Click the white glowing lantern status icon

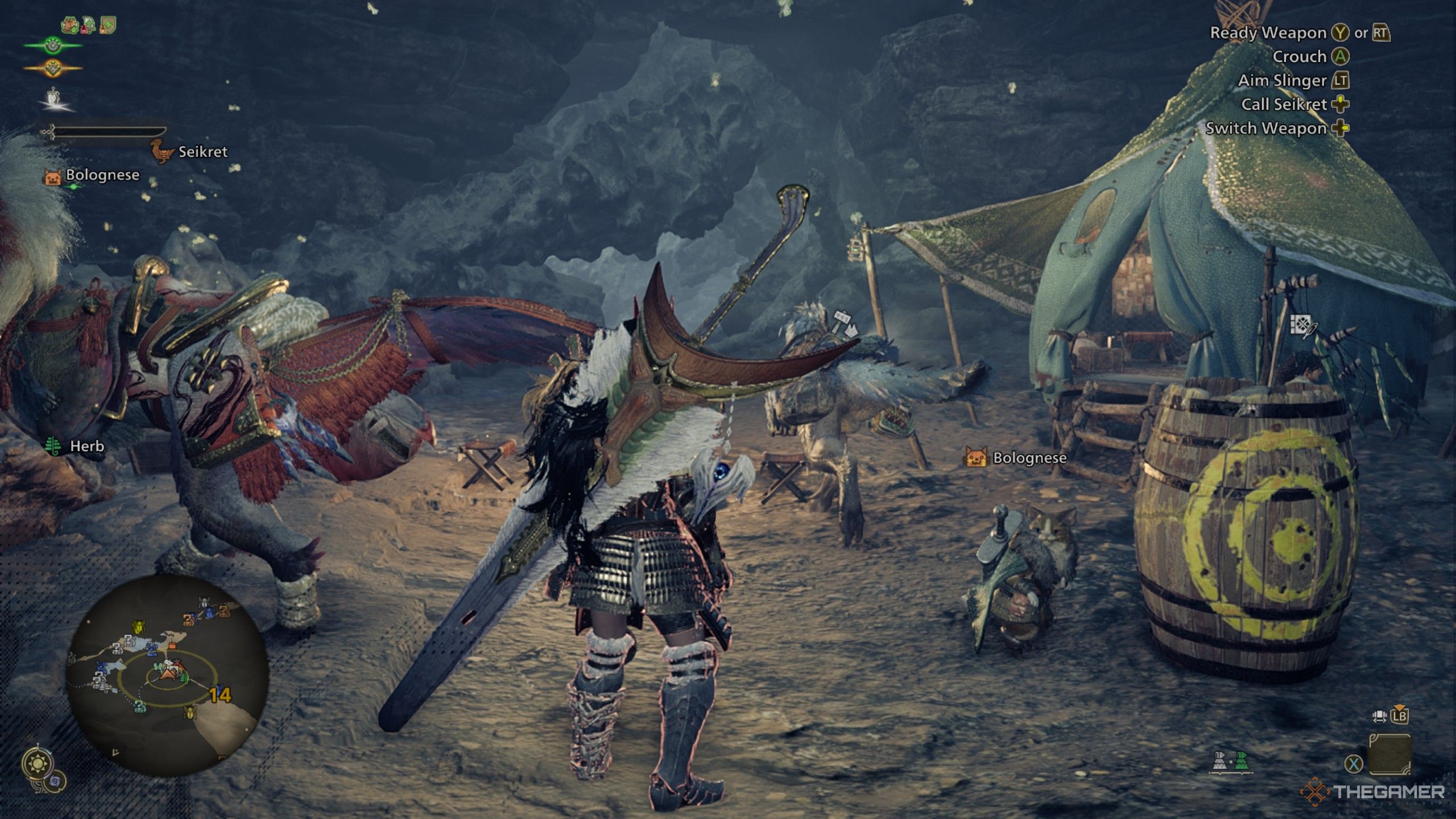pyautogui.click(x=54, y=98)
